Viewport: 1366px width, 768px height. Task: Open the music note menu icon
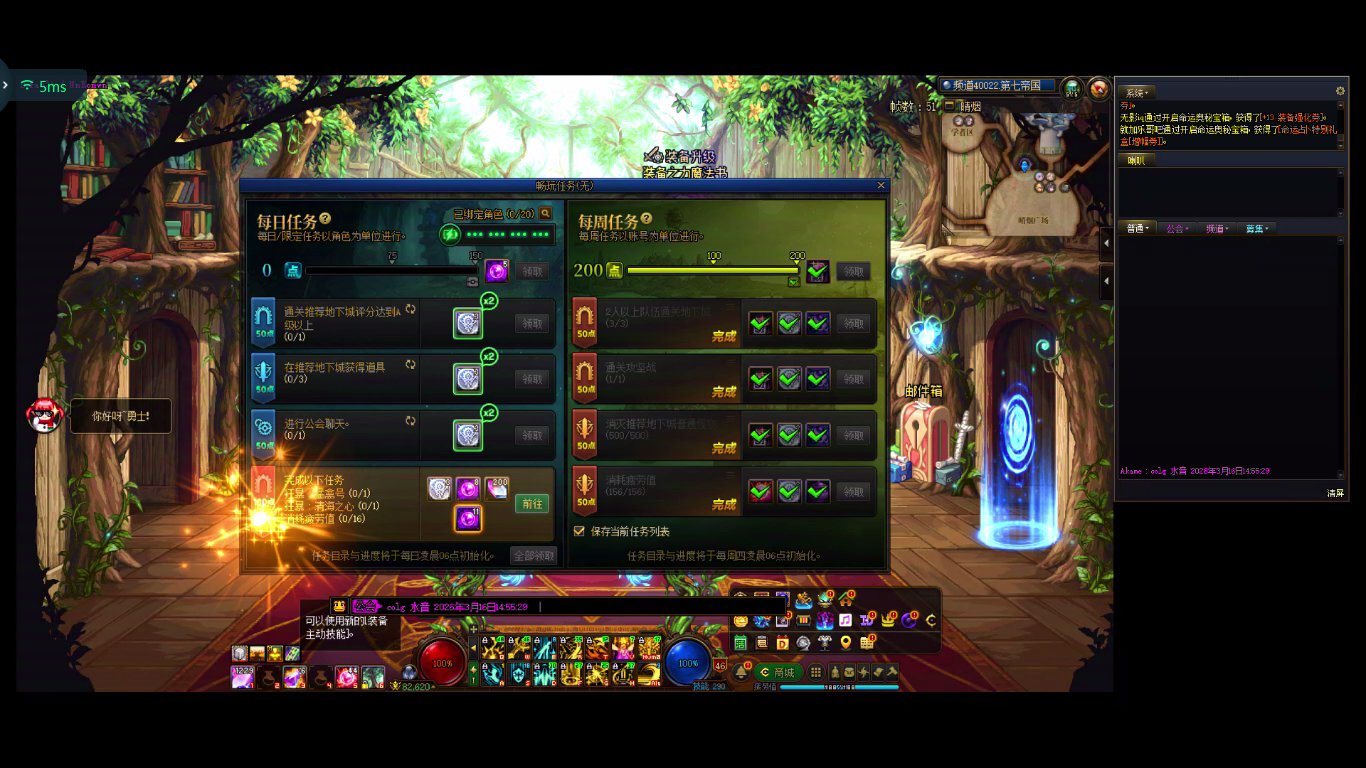(x=845, y=620)
